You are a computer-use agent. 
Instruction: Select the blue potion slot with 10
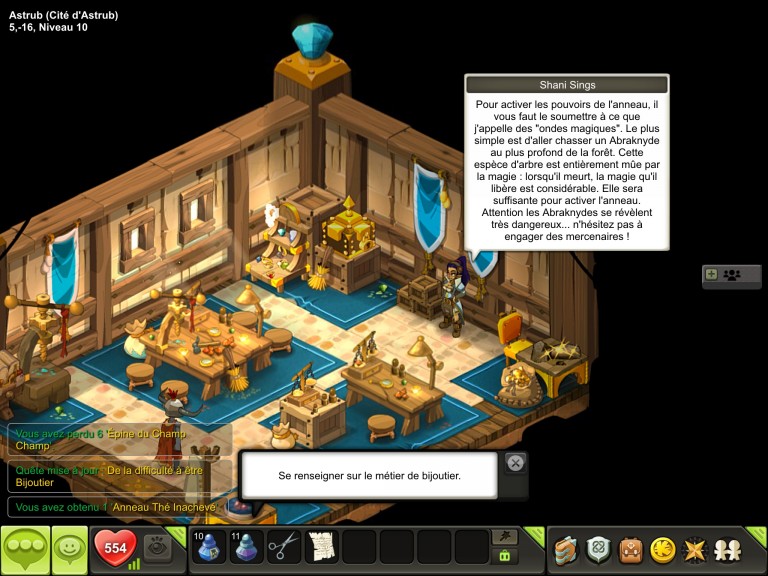click(209, 547)
